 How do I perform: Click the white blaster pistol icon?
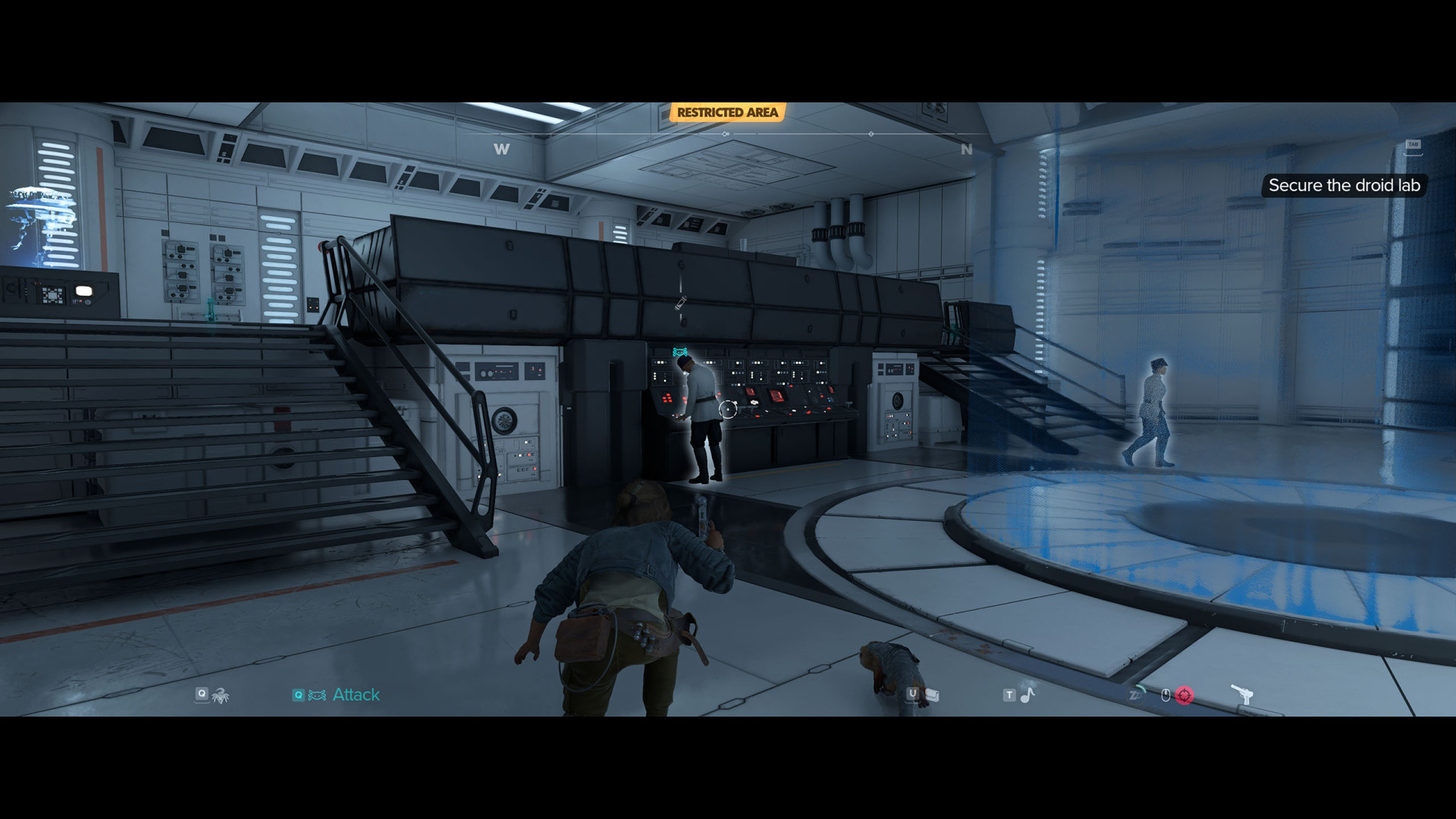tap(1241, 694)
